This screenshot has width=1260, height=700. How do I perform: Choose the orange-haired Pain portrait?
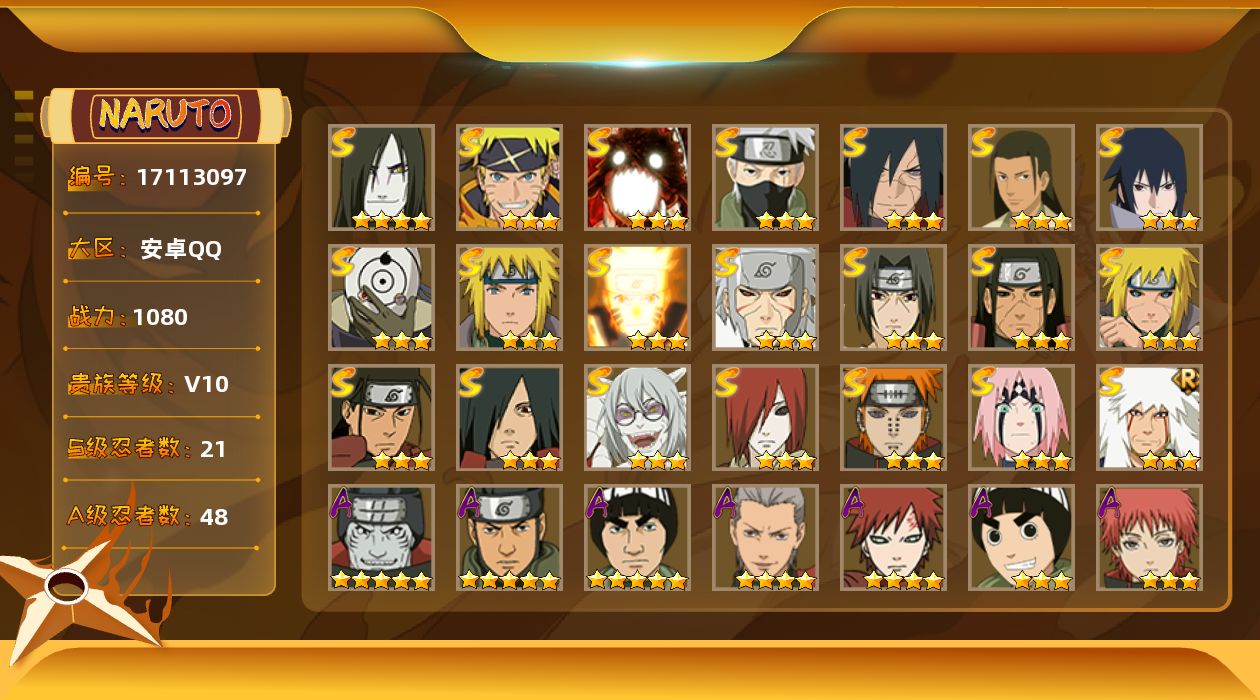[x=893, y=417]
